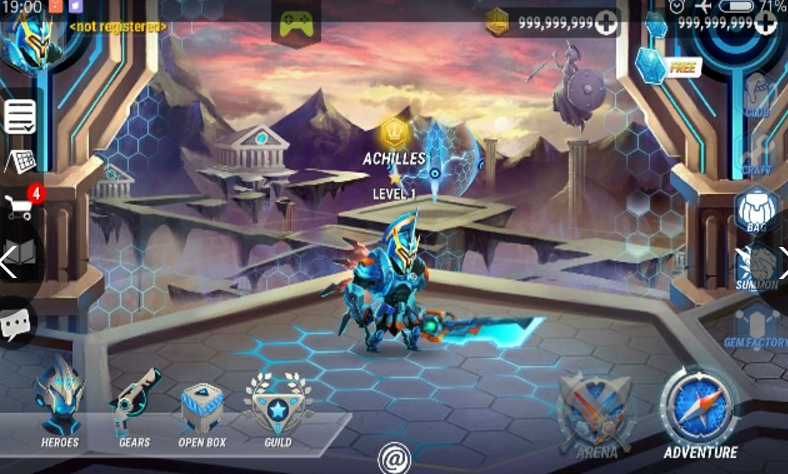This screenshot has height=474, width=788.
Task: Add gems with plus button
Action: pos(765,23)
